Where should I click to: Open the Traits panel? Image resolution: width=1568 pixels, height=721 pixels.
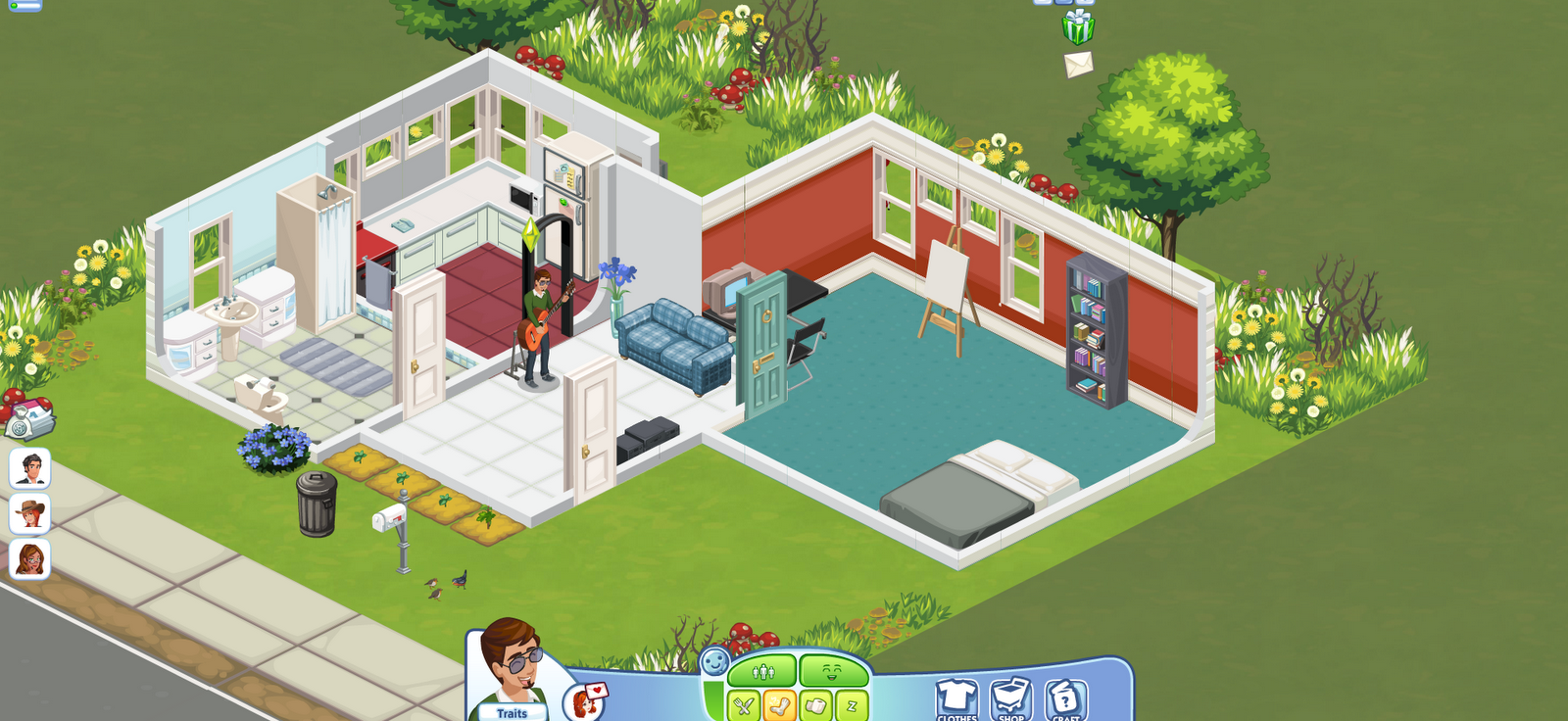click(512, 712)
